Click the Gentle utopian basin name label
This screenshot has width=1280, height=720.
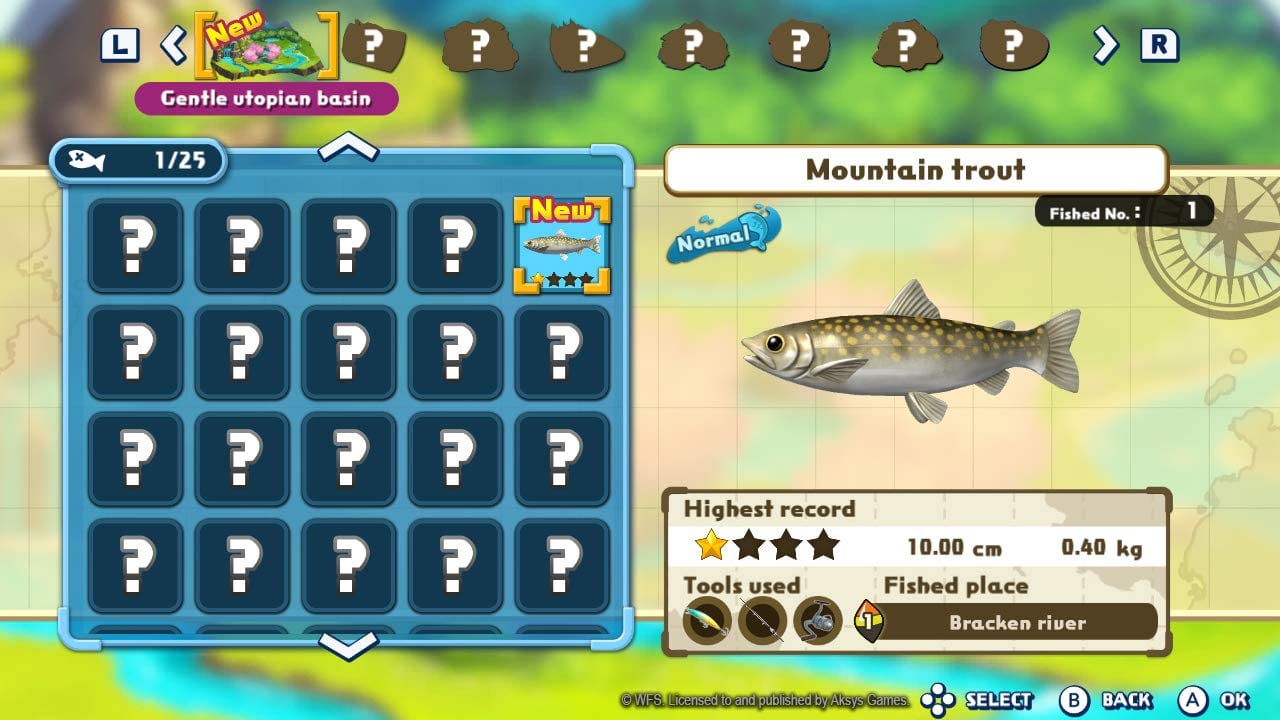[266, 97]
